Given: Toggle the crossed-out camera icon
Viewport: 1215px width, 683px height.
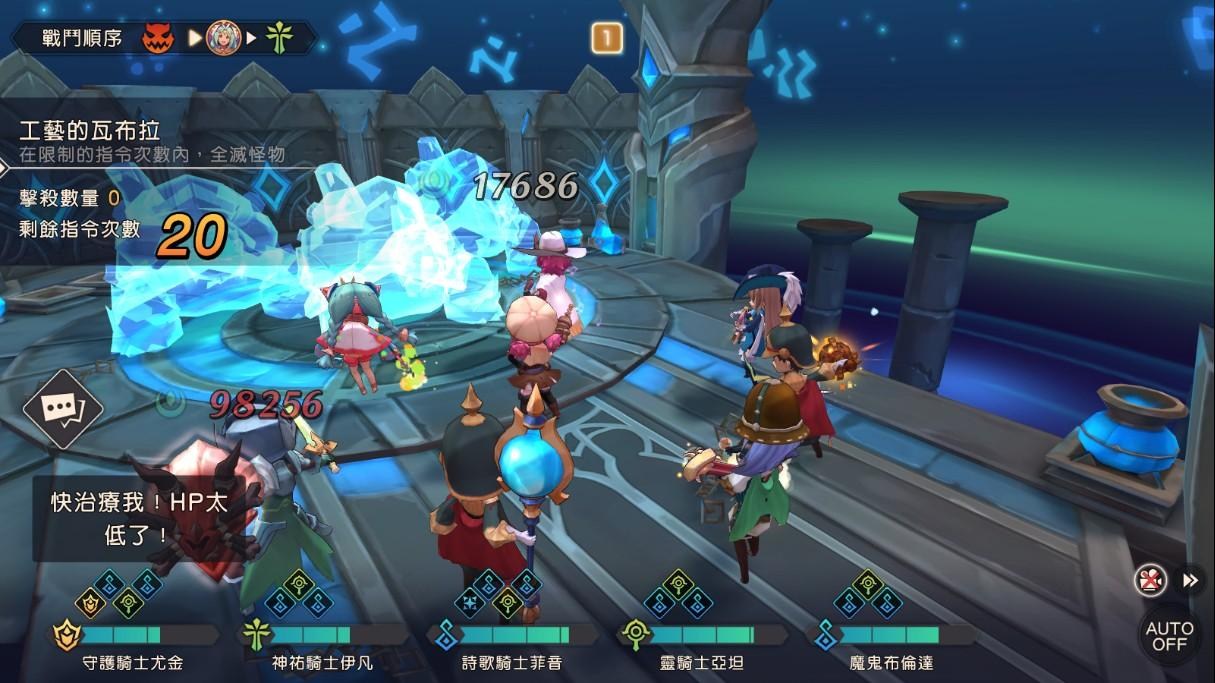Looking at the screenshot, I should tap(1151, 580).
